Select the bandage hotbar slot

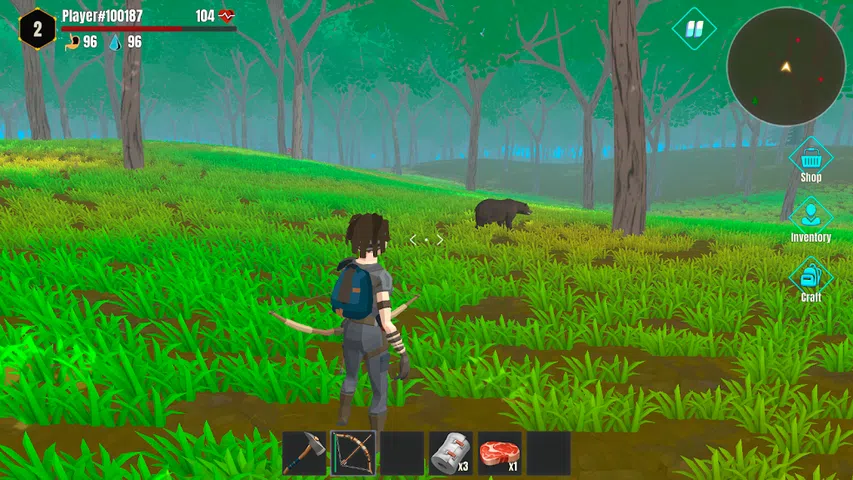point(451,453)
